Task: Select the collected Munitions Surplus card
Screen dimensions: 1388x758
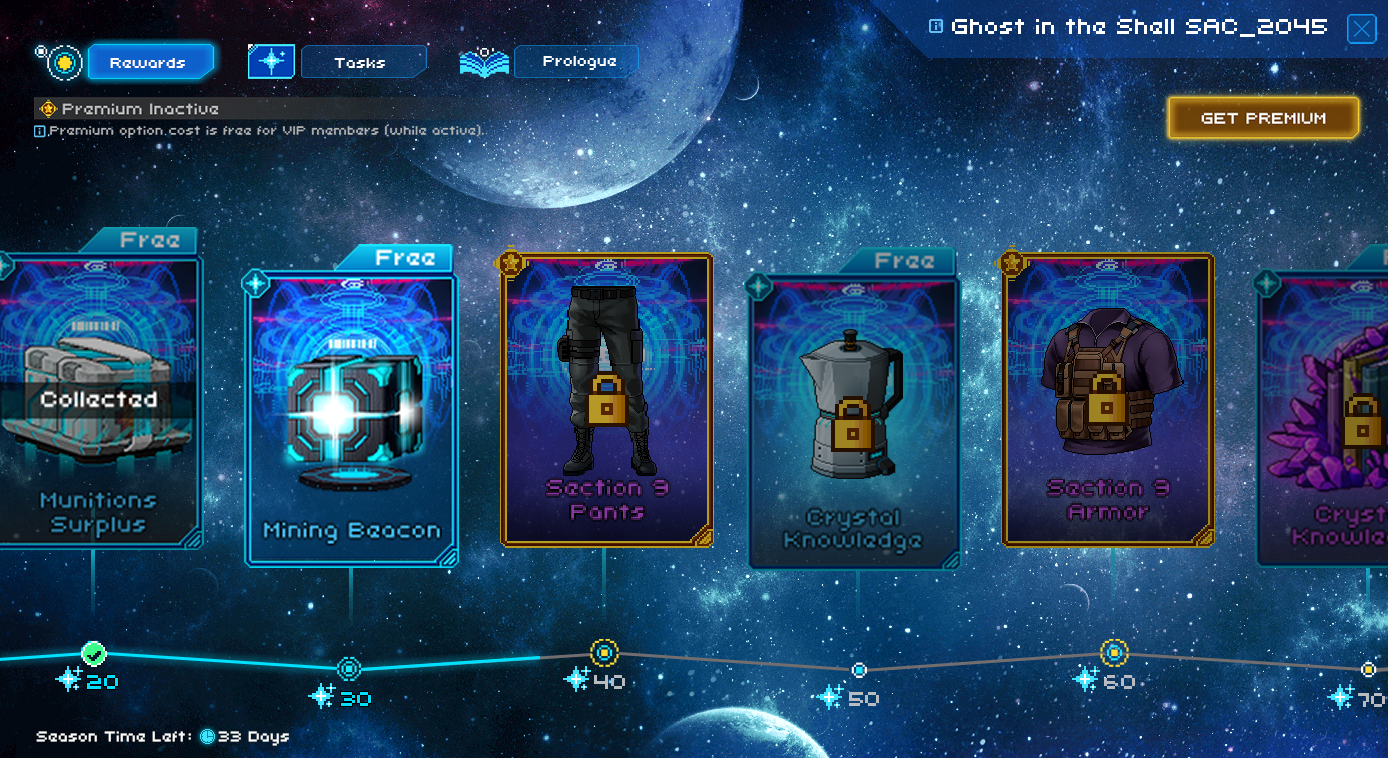Action: (x=98, y=400)
